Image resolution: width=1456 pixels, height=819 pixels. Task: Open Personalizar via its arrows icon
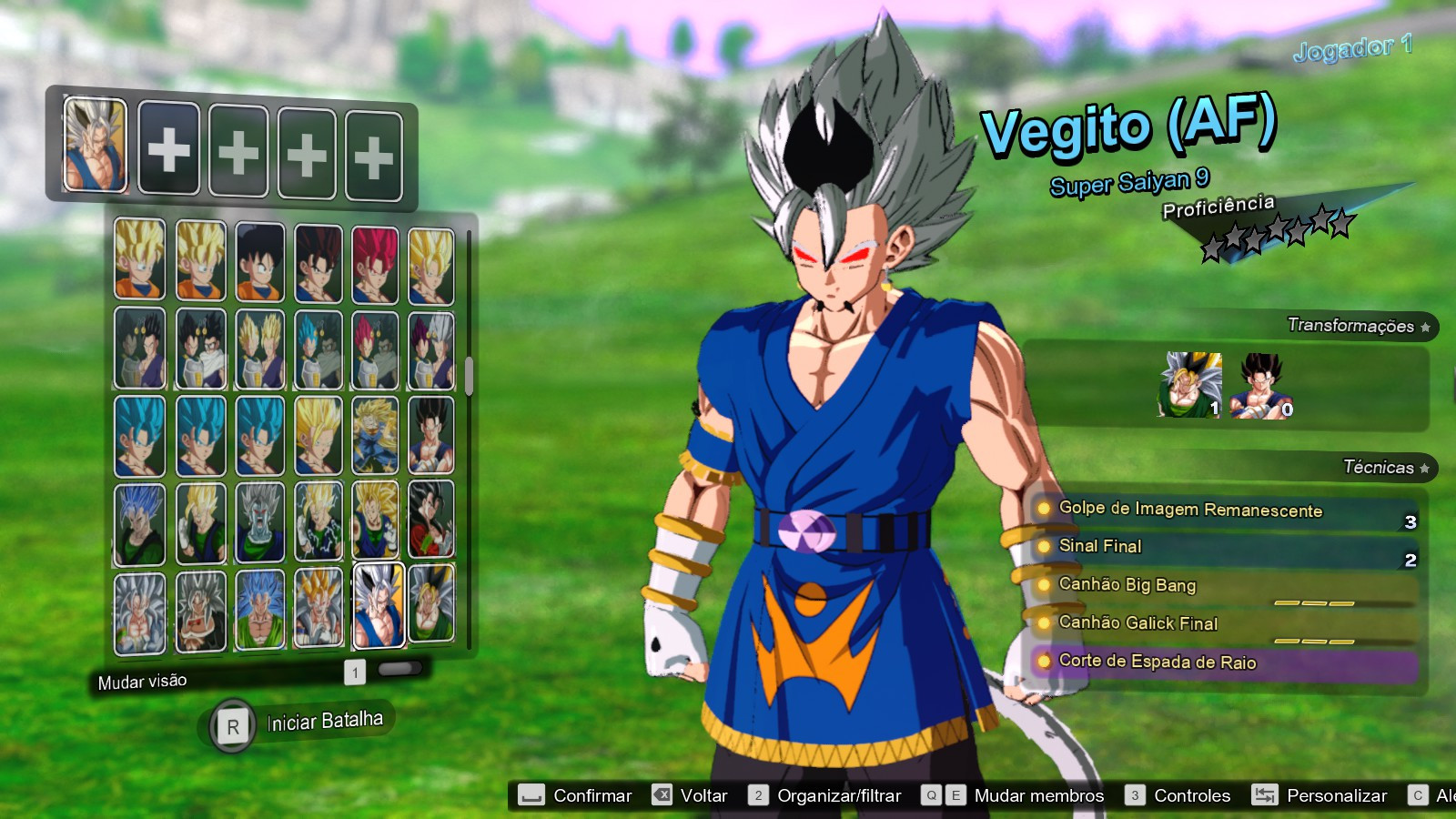1267,794
